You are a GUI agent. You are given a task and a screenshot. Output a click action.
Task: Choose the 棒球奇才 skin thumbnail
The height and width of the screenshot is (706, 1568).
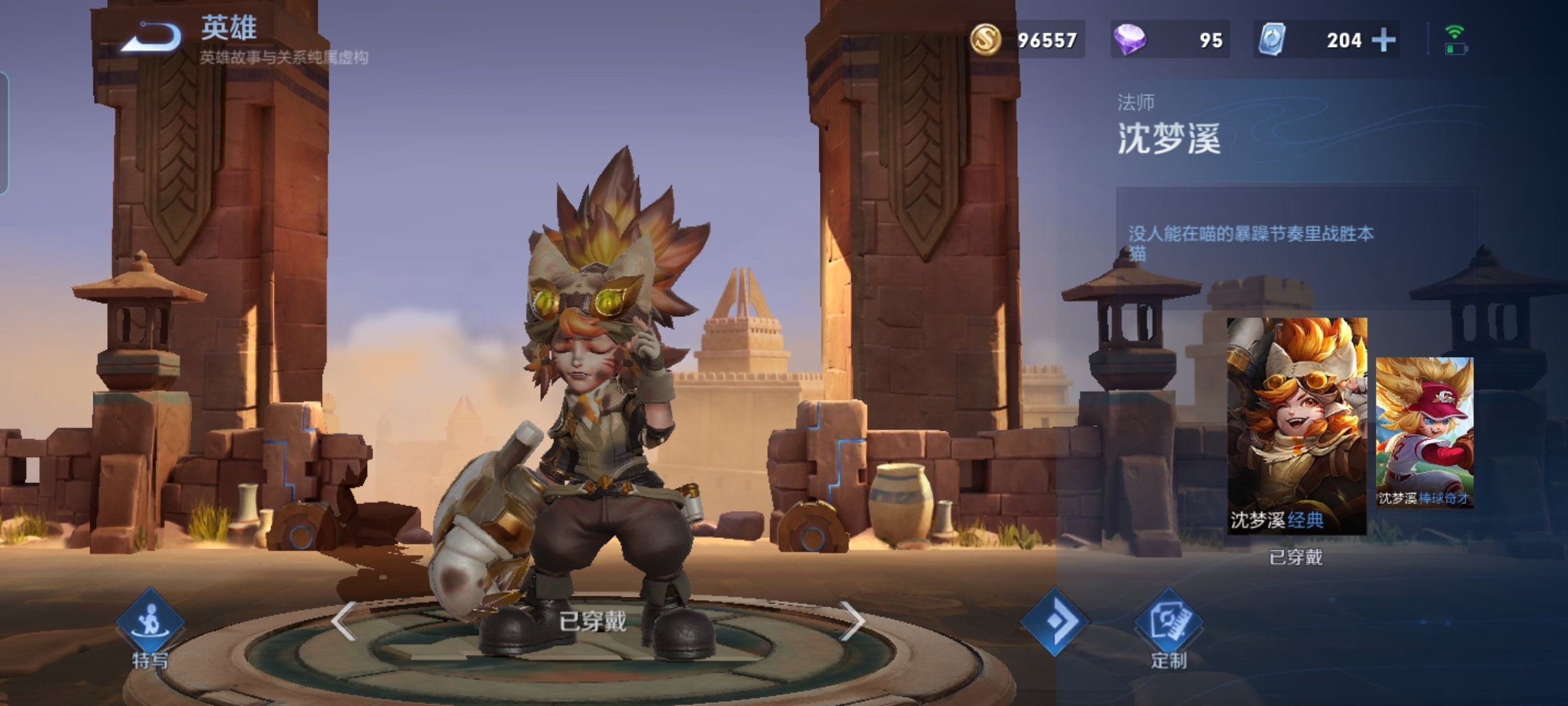1424,431
